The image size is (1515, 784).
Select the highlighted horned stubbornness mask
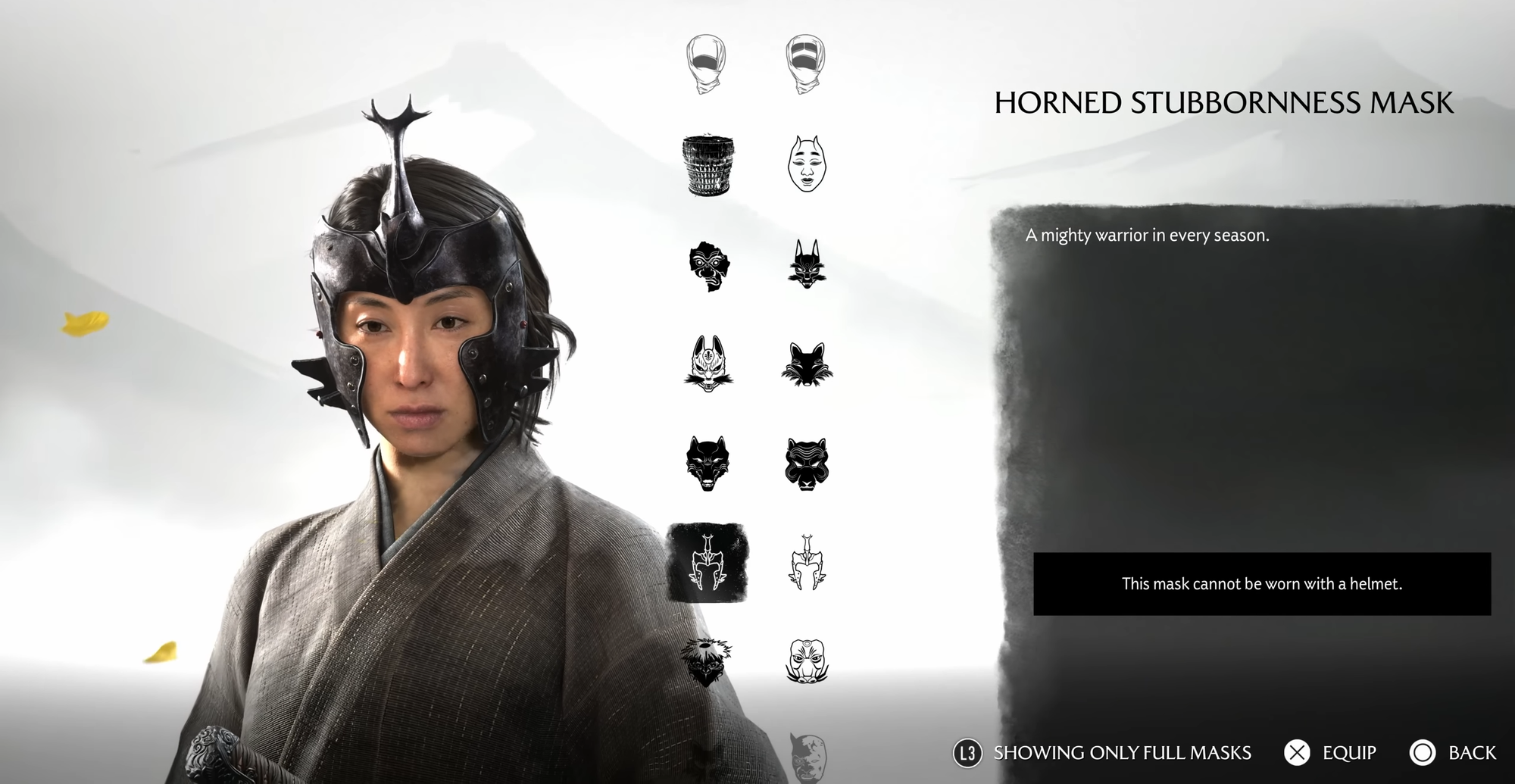point(707,563)
